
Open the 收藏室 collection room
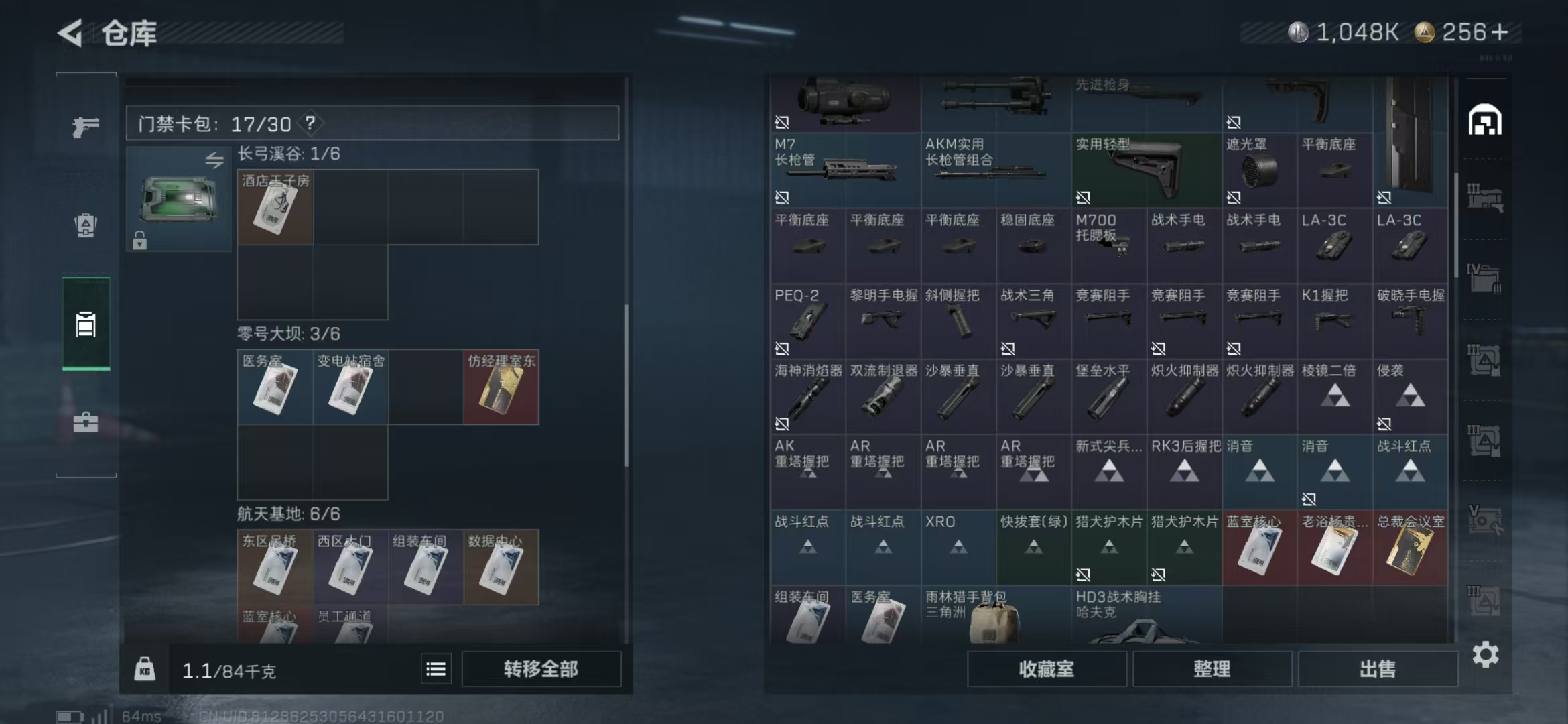(x=1047, y=669)
